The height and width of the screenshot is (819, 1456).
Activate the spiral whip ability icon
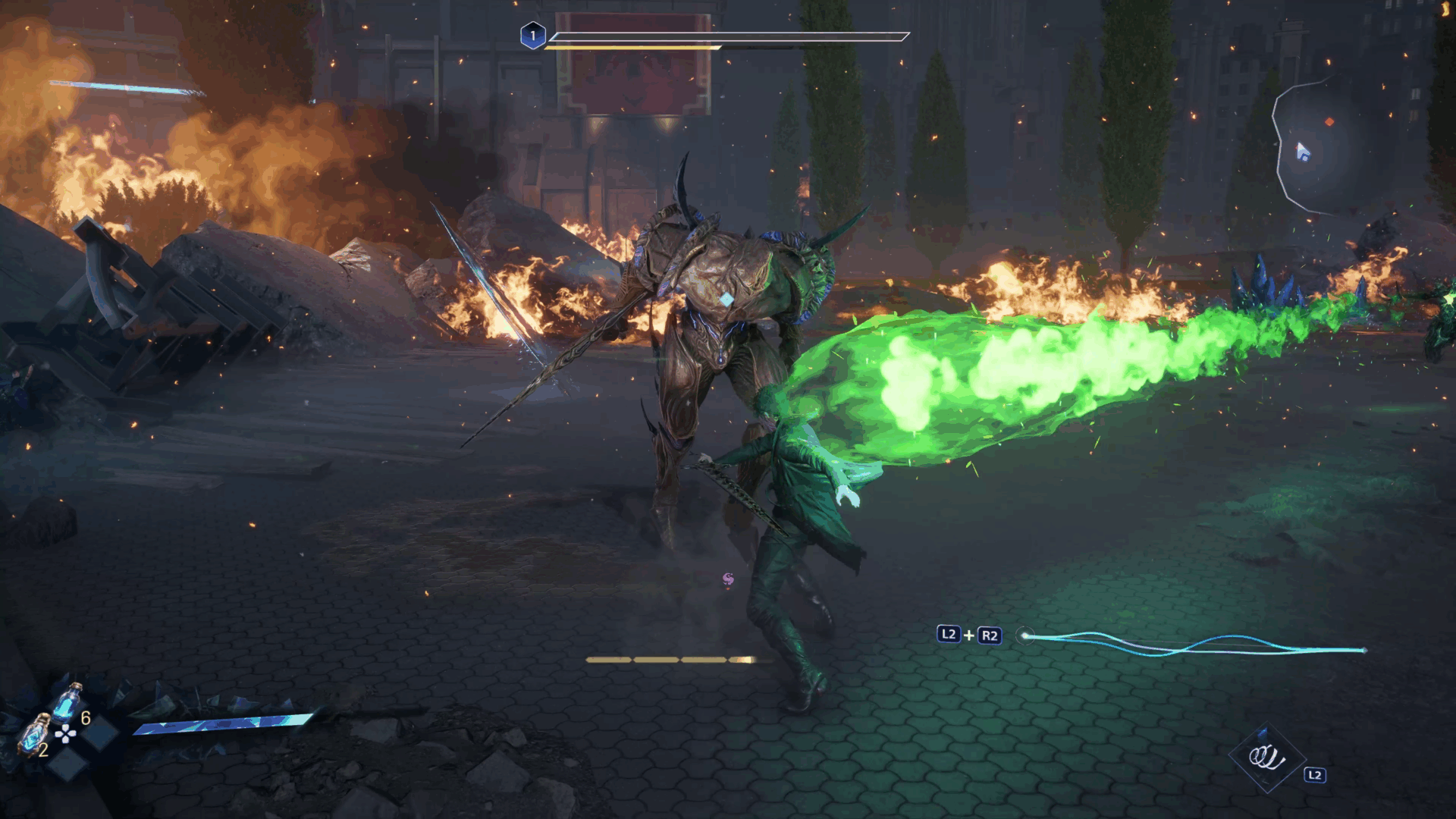click(x=1267, y=757)
